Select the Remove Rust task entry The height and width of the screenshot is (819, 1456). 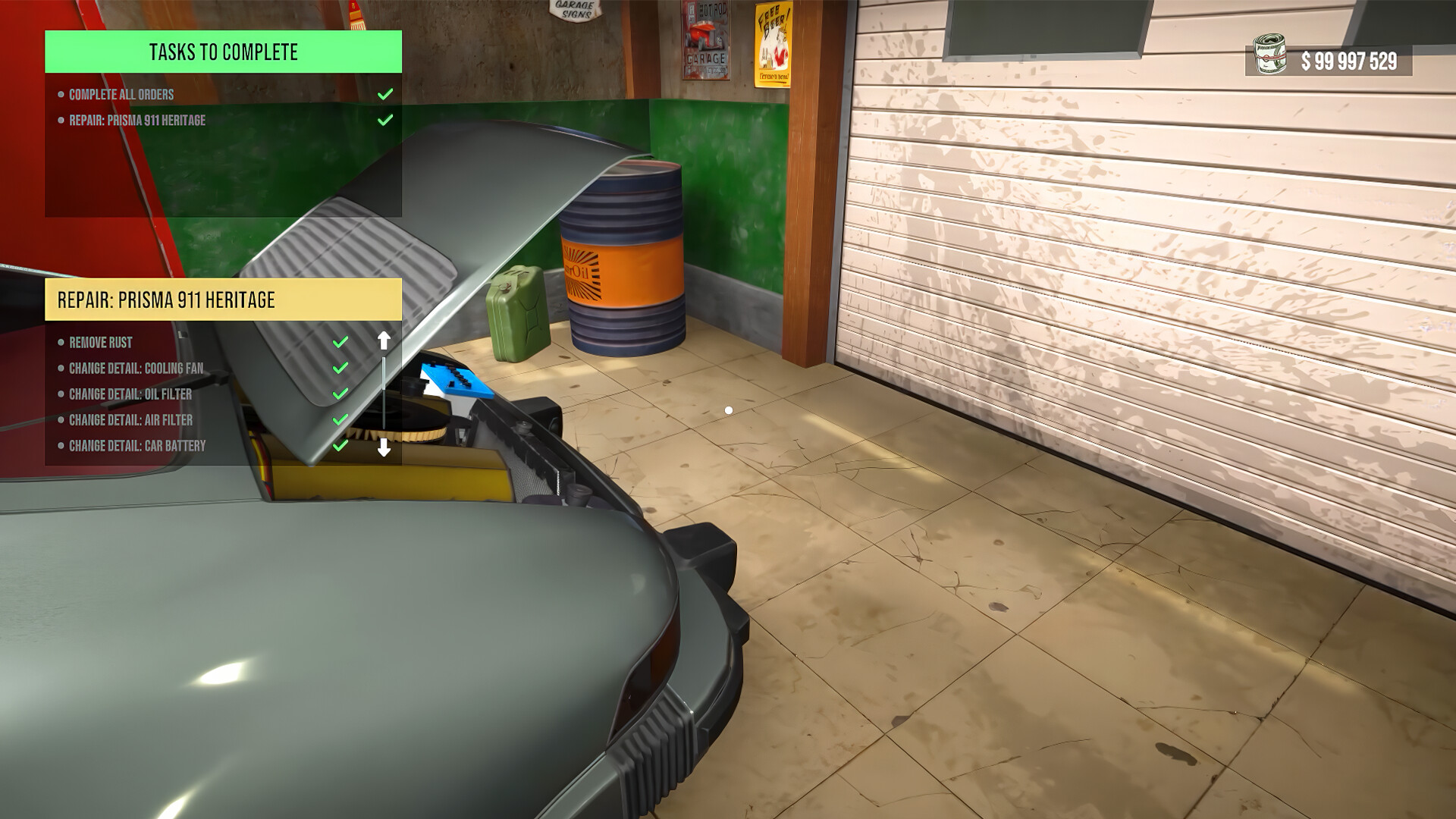pos(99,342)
